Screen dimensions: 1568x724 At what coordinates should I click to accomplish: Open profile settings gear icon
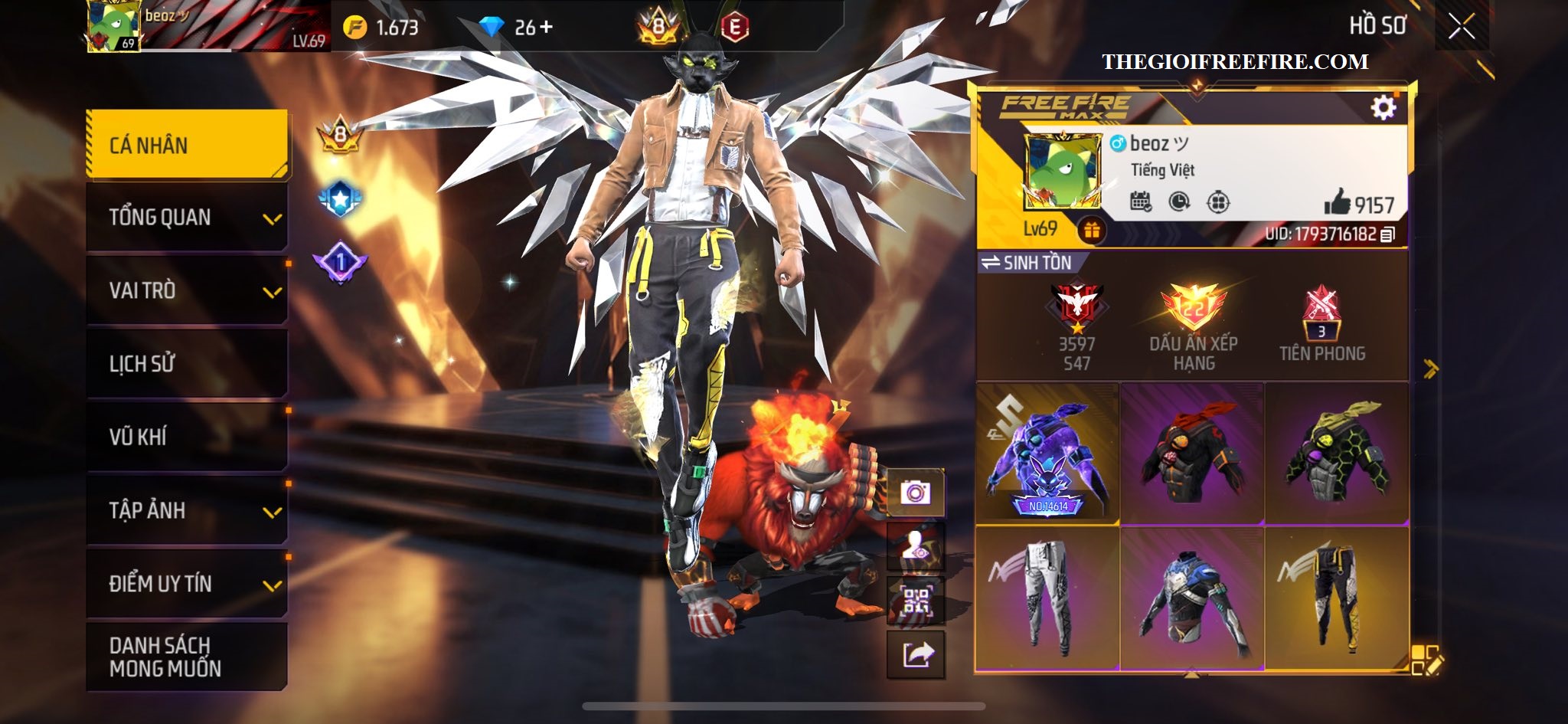click(x=1383, y=108)
